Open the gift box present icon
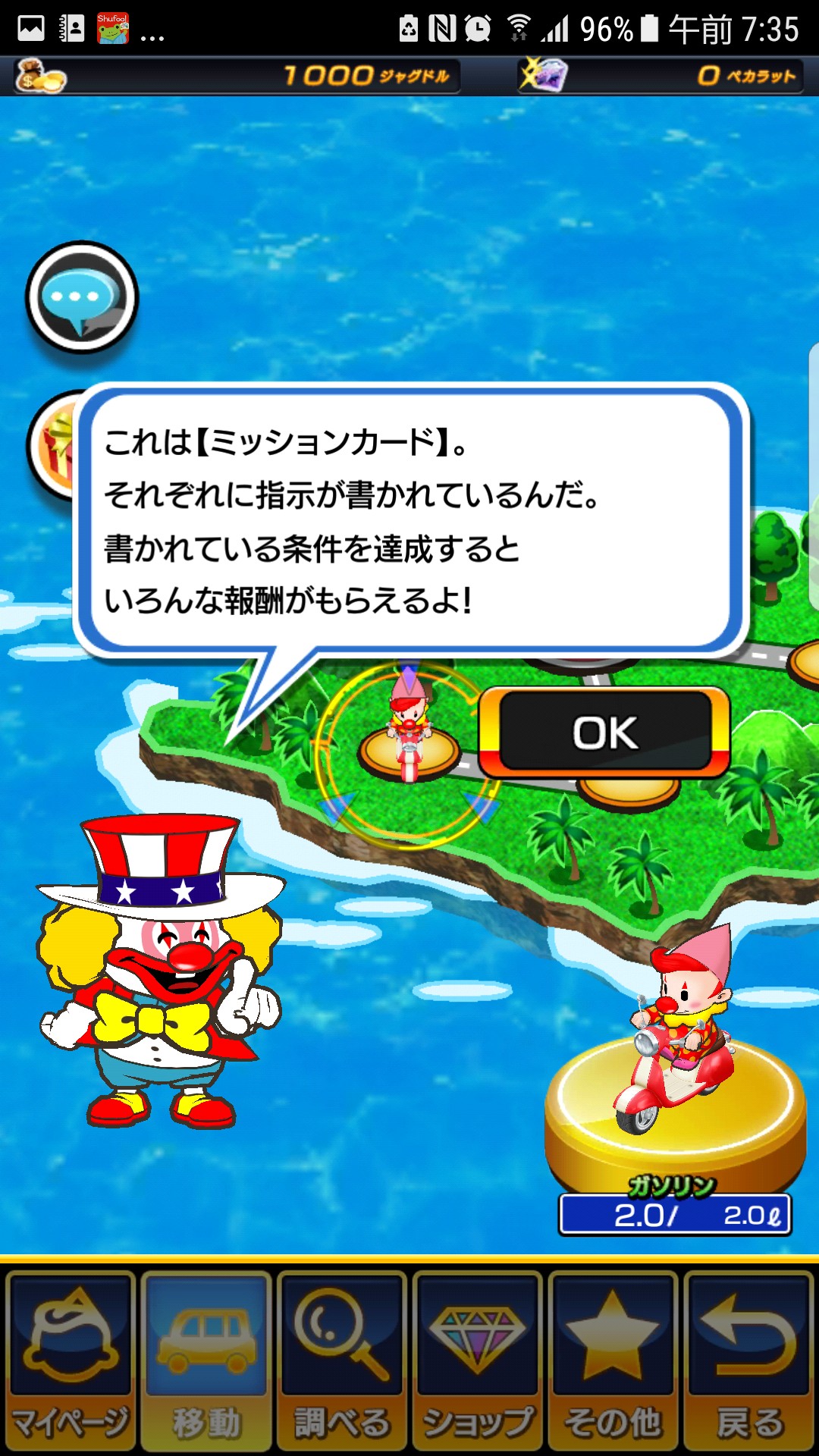This screenshot has height=1456, width=819. pyautogui.click(x=53, y=446)
